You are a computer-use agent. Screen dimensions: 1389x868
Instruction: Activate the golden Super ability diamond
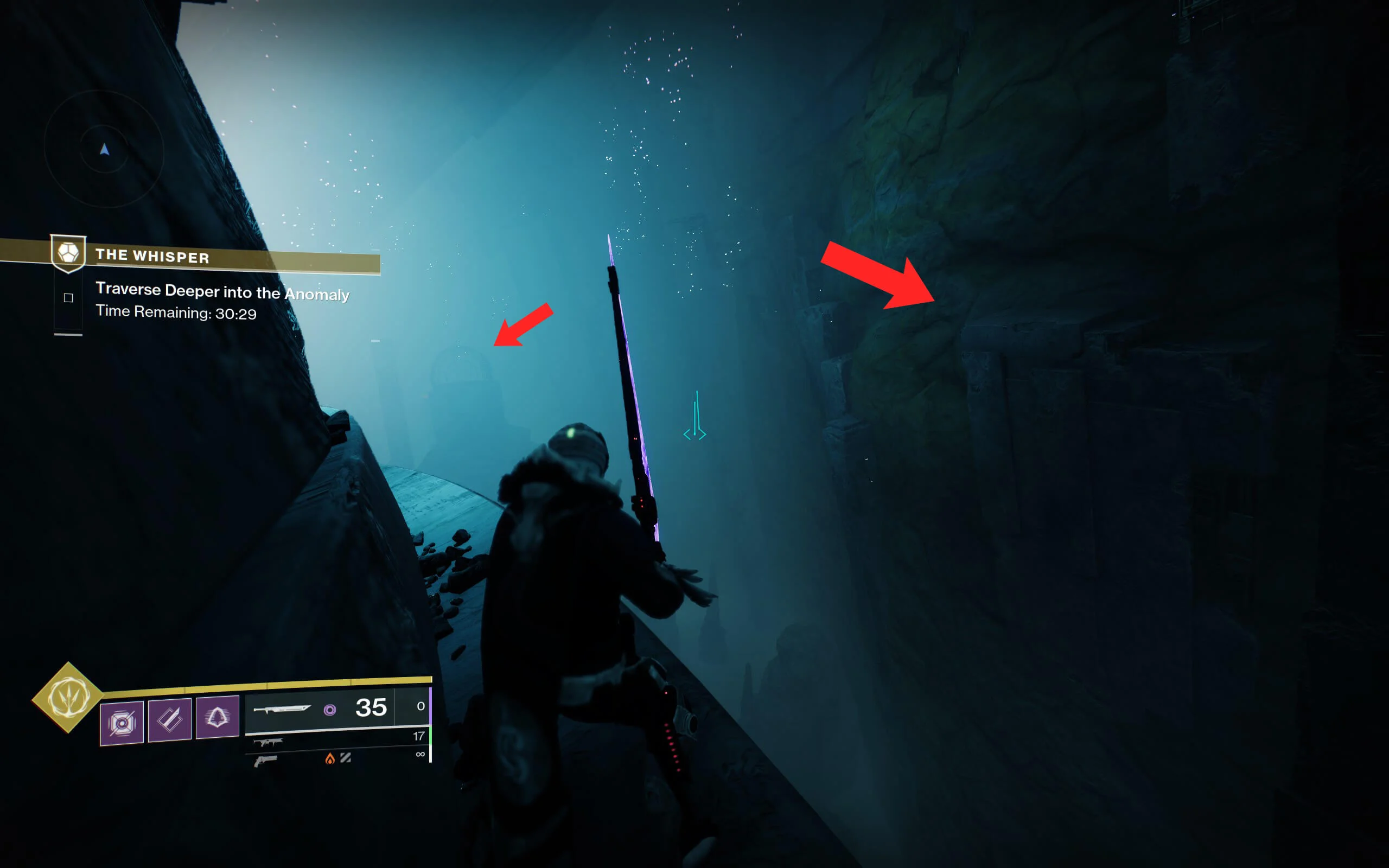68,697
